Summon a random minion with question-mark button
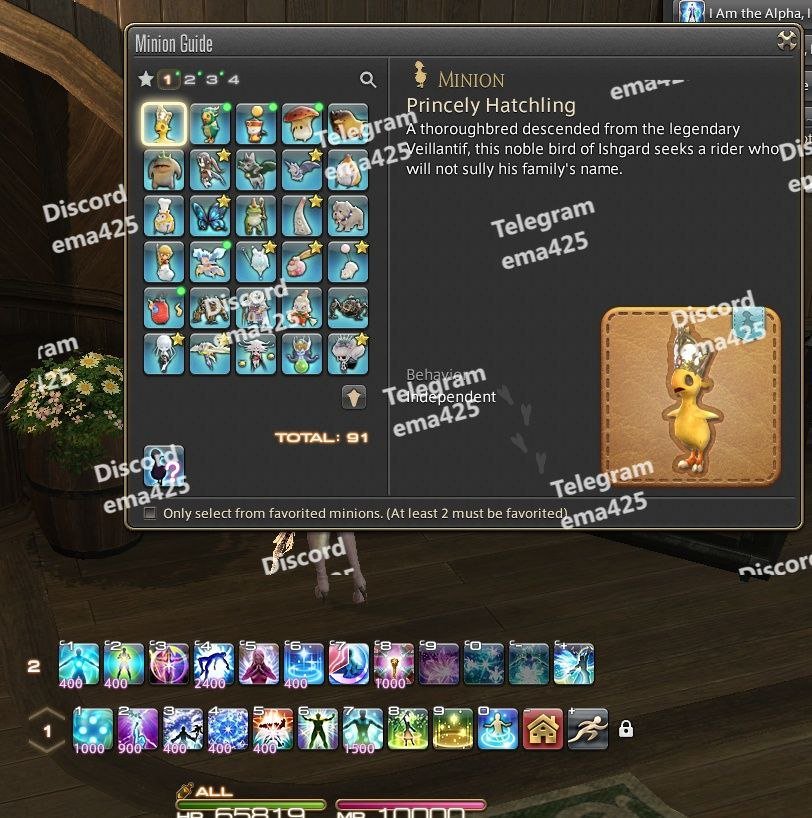Screen dimensions: 812x818 [163, 465]
